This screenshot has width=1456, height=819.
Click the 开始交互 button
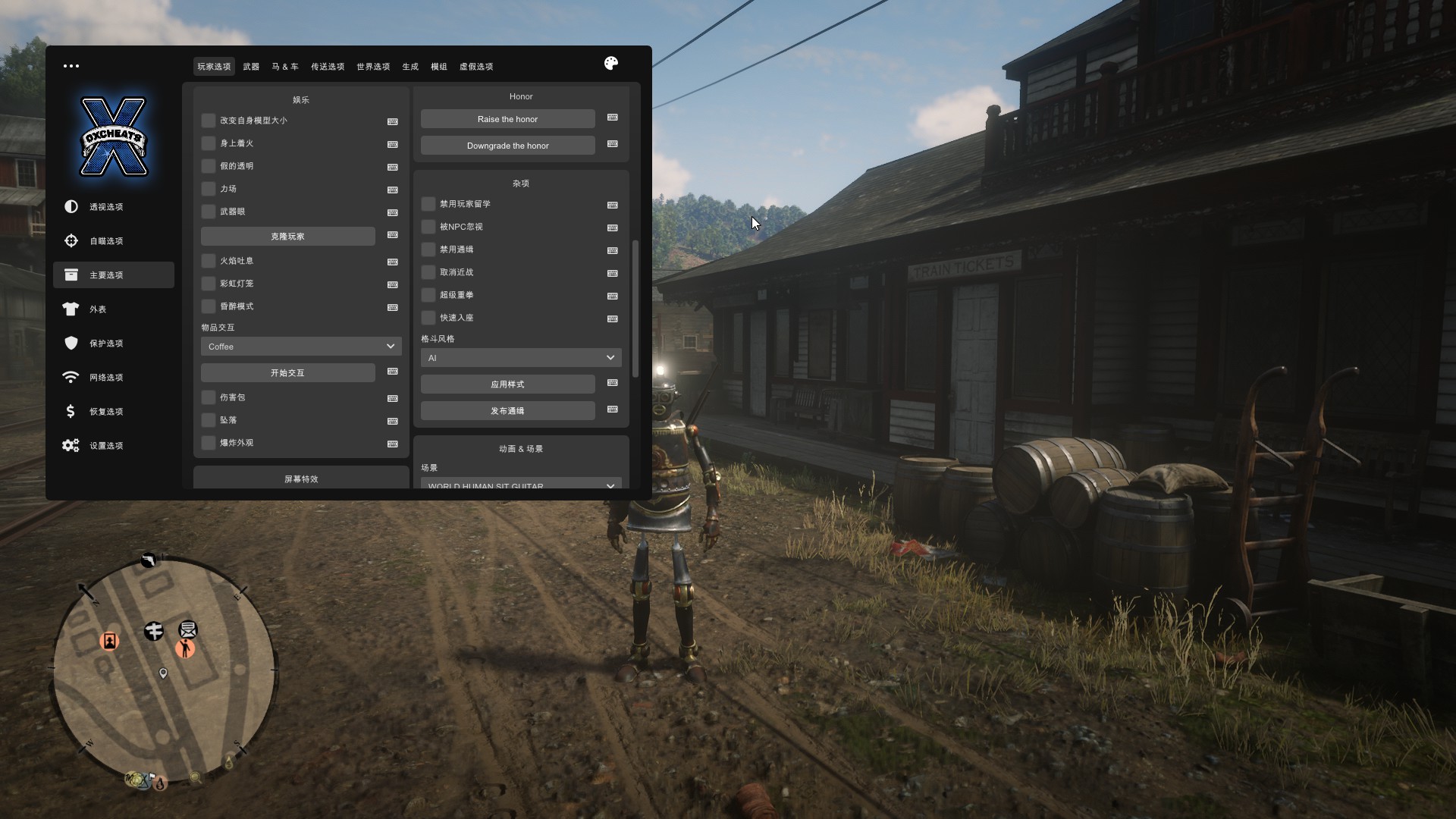click(x=287, y=373)
